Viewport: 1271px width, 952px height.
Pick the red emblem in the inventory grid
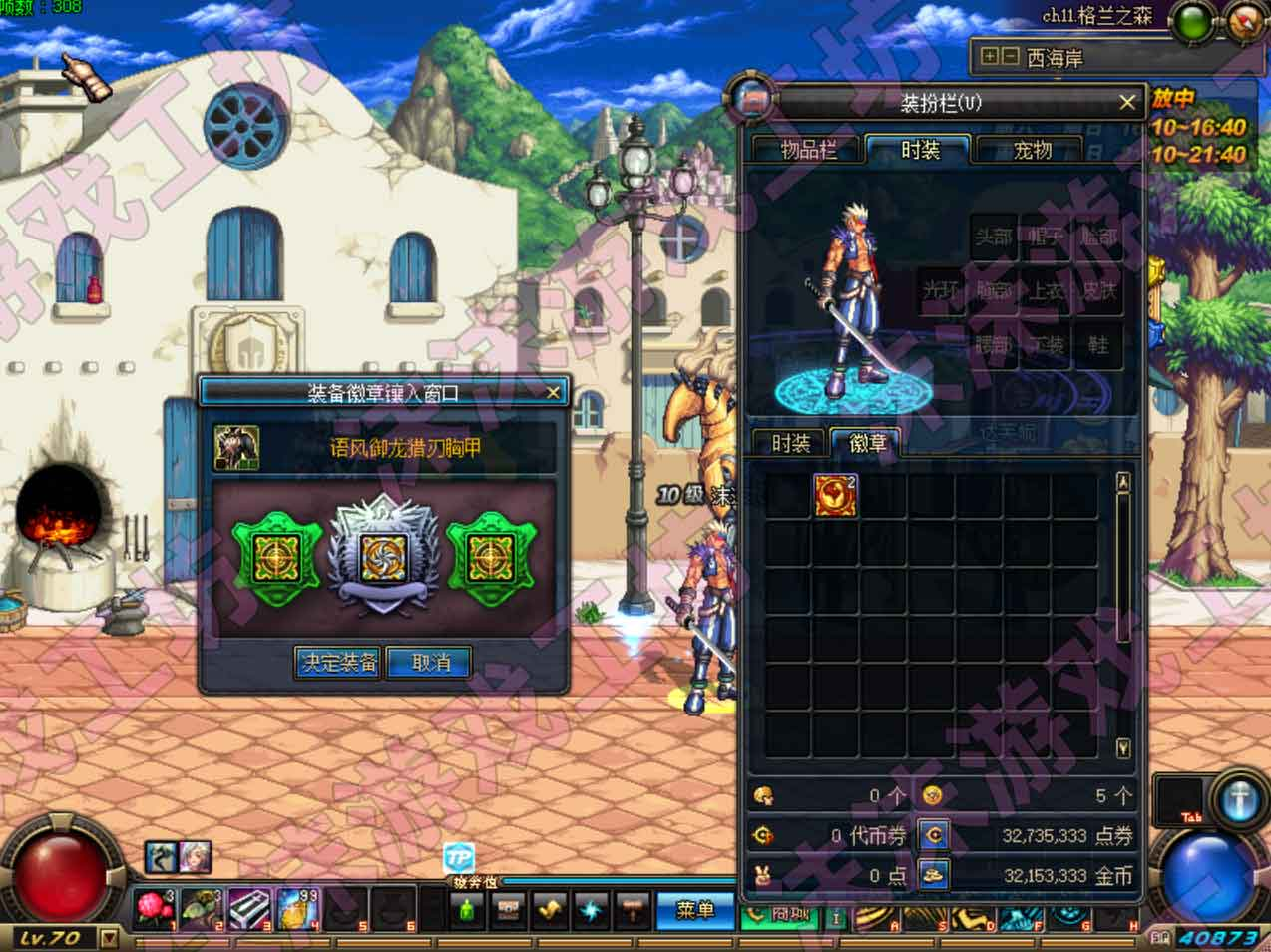pyautogui.click(x=835, y=496)
